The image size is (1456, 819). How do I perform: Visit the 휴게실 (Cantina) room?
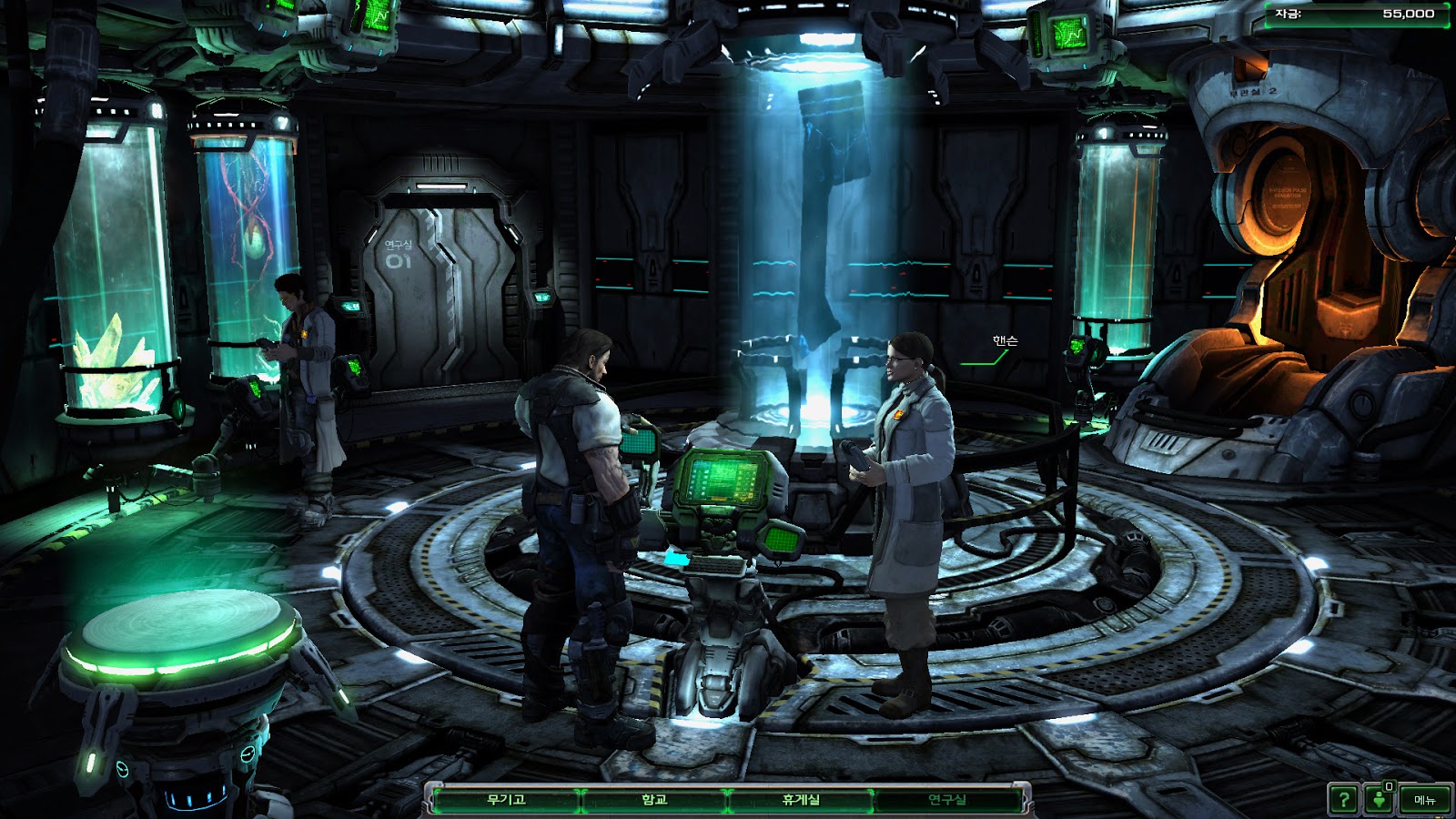(x=801, y=800)
